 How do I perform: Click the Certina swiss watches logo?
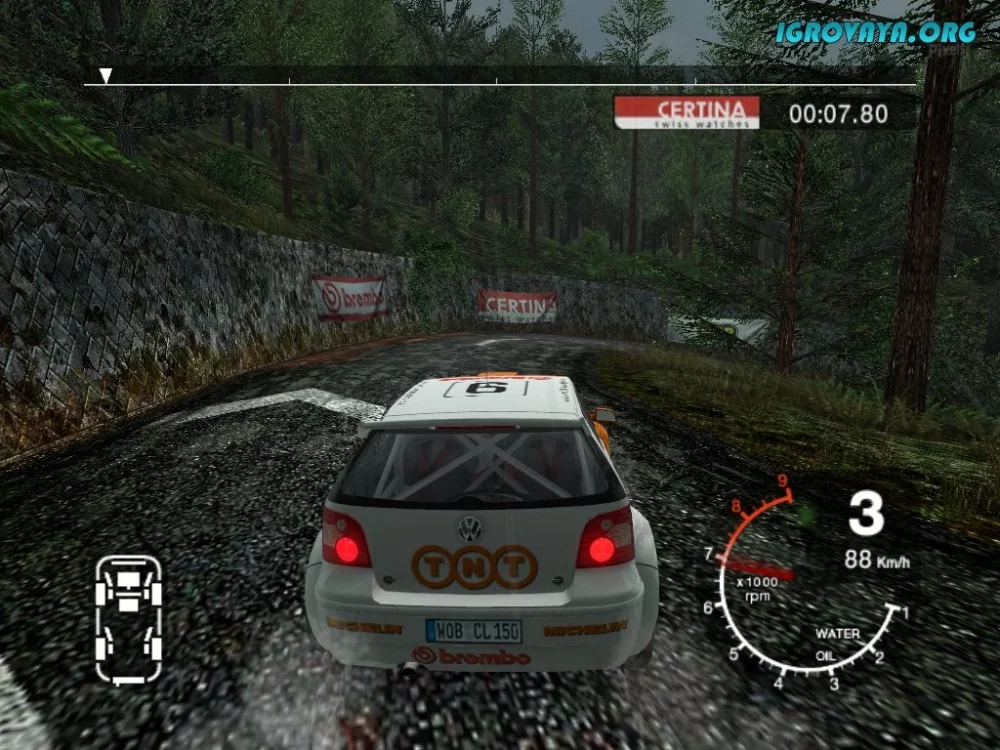pyautogui.click(x=686, y=112)
